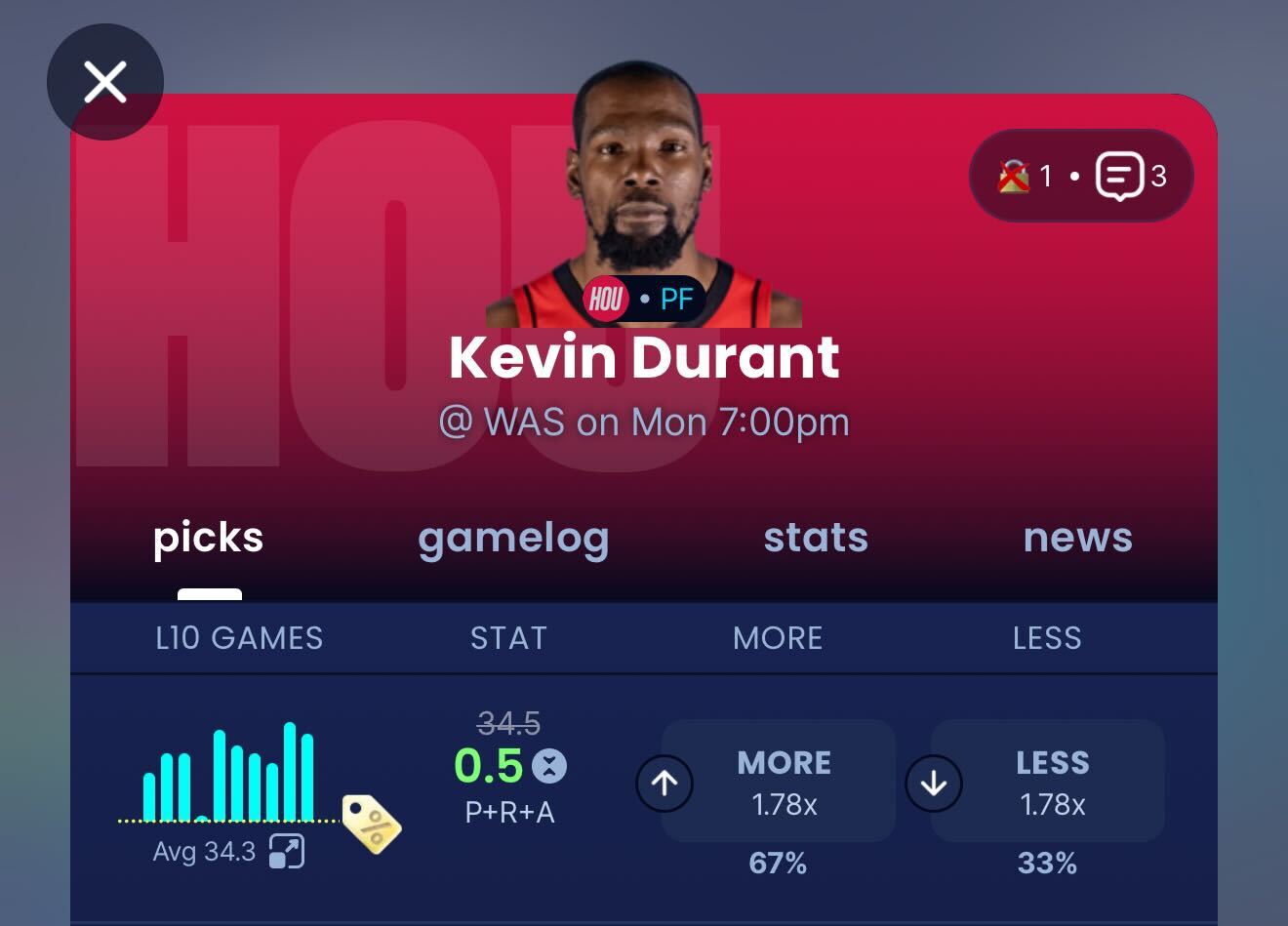Switch to the gamelog tab
This screenshot has height=926, width=1288.
pyautogui.click(x=513, y=539)
